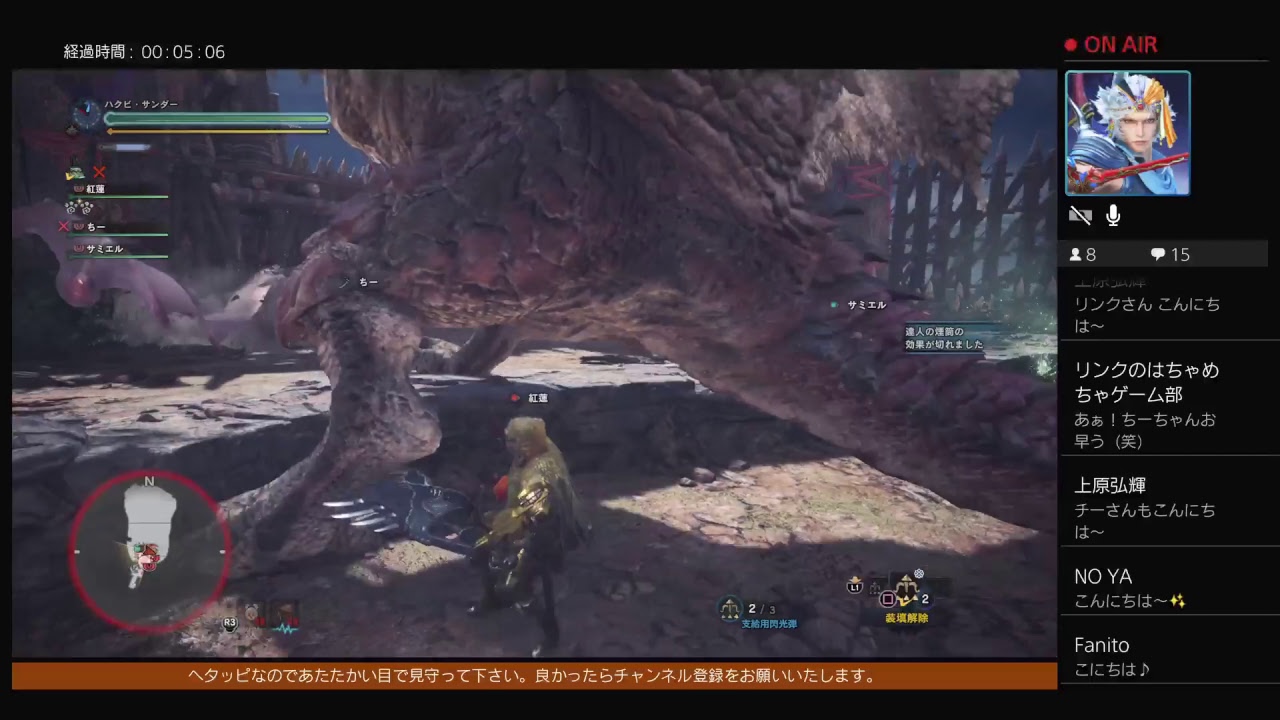Image resolution: width=1280 pixels, height=720 pixels.
Task: Mute the microphone icon
Action: click(x=1112, y=214)
